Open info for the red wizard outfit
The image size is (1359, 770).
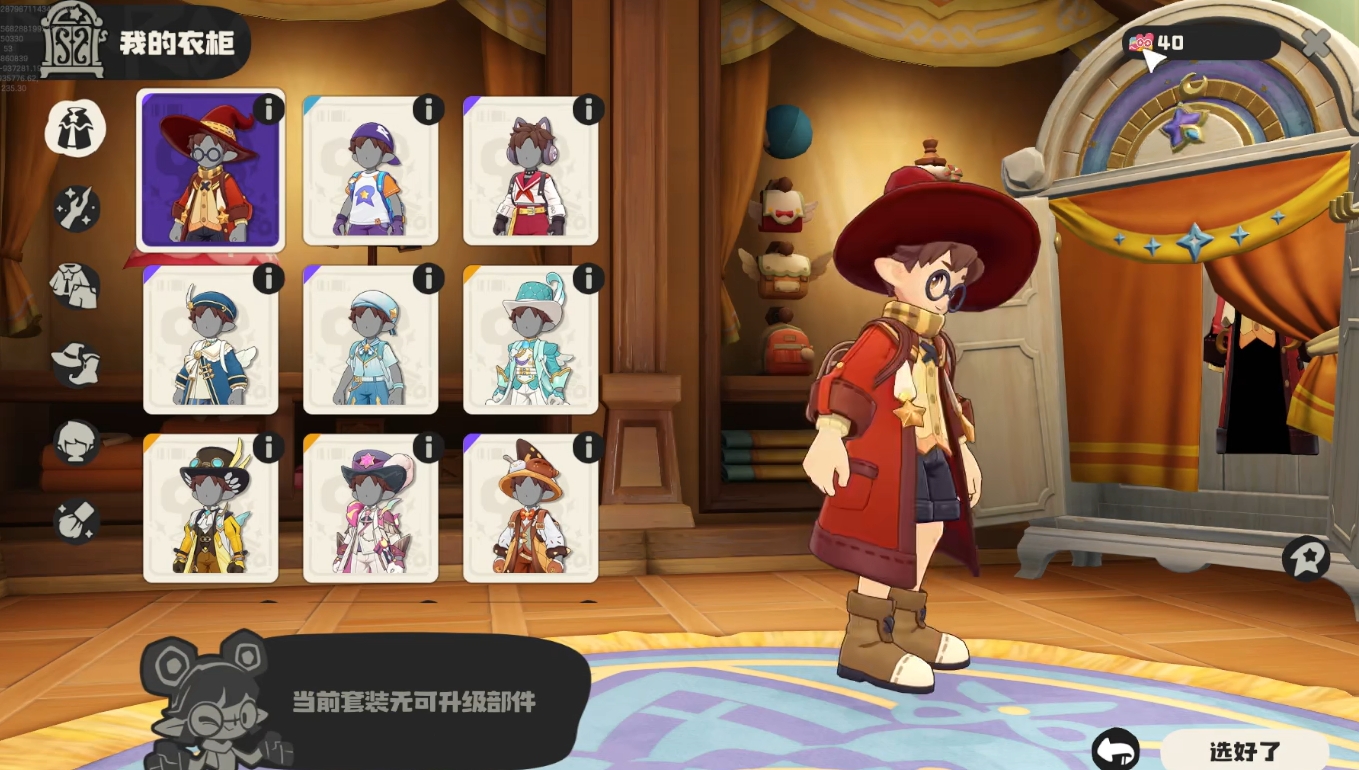tap(268, 109)
